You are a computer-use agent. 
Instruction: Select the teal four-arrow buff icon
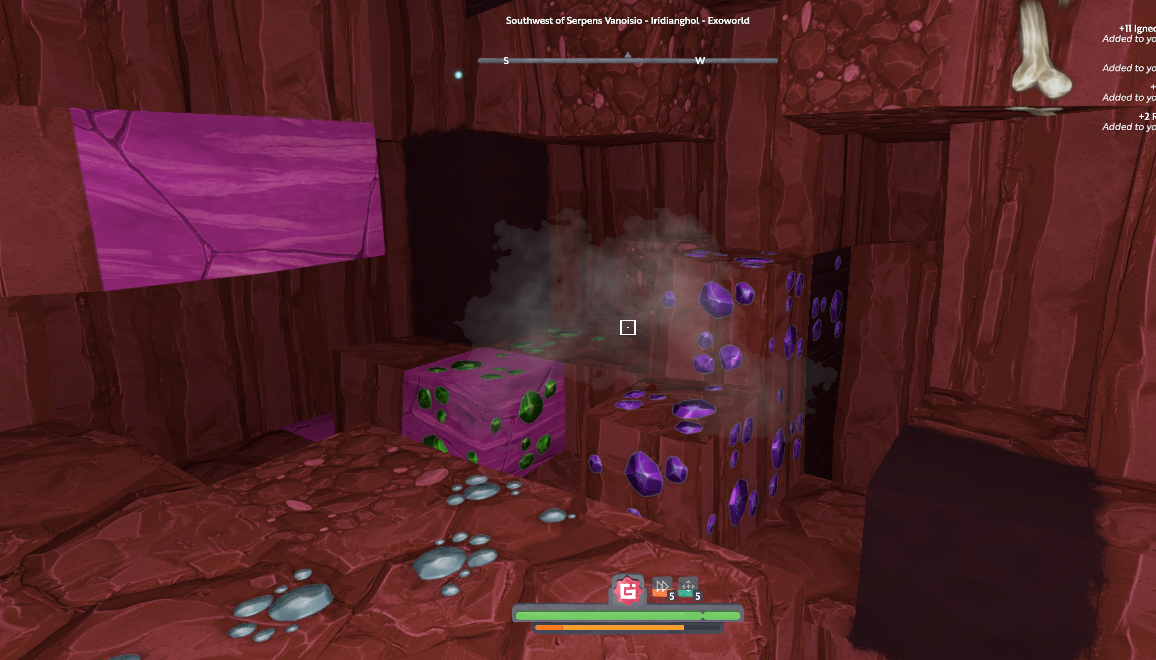point(687,588)
